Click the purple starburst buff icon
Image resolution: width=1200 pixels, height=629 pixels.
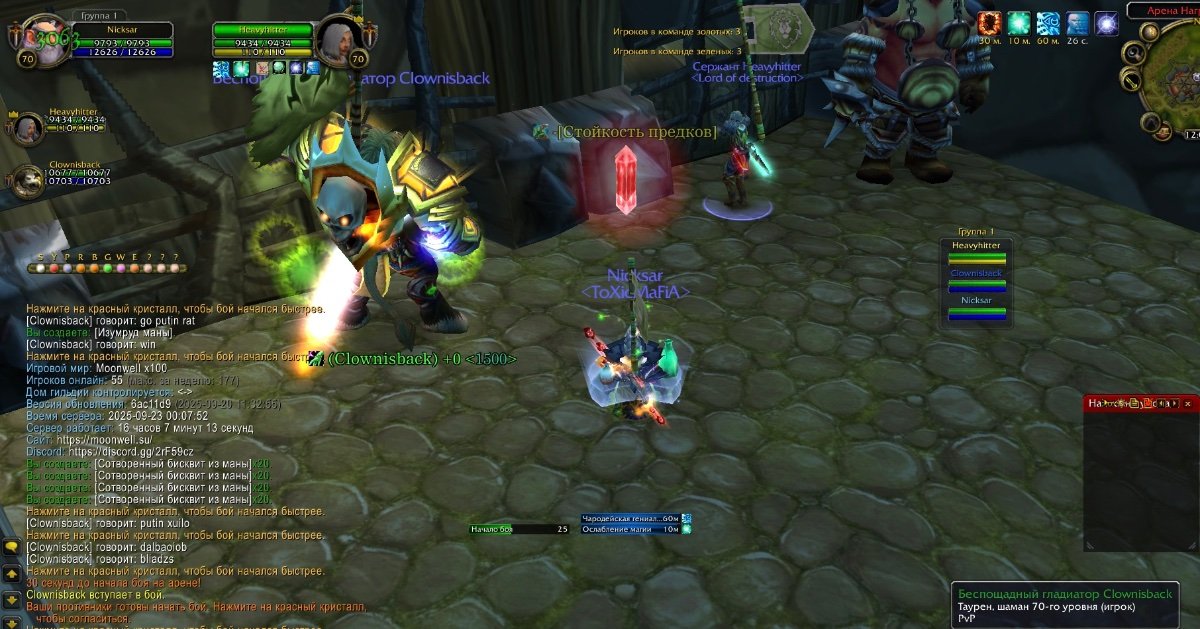(x=1106, y=24)
